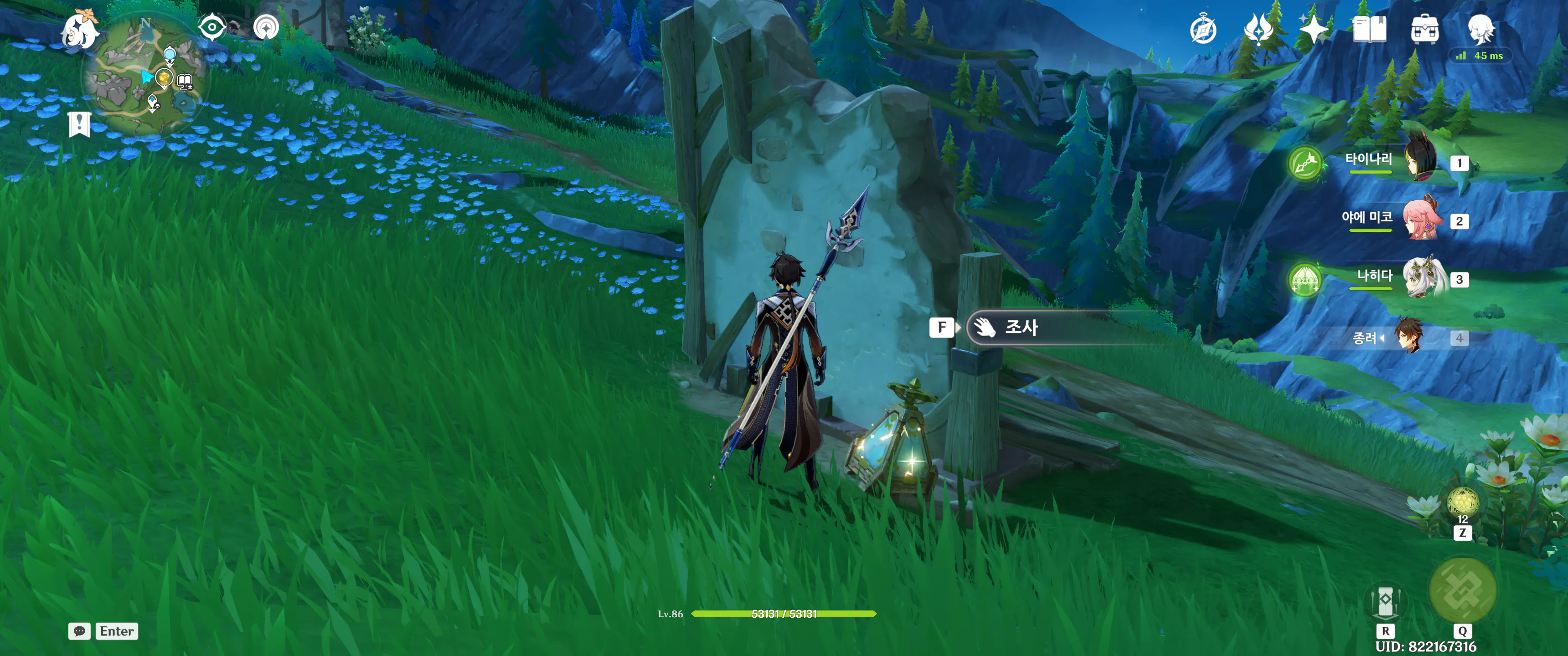Open the backpack inventory
The image size is (1568, 656).
click(x=1424, y=29)
